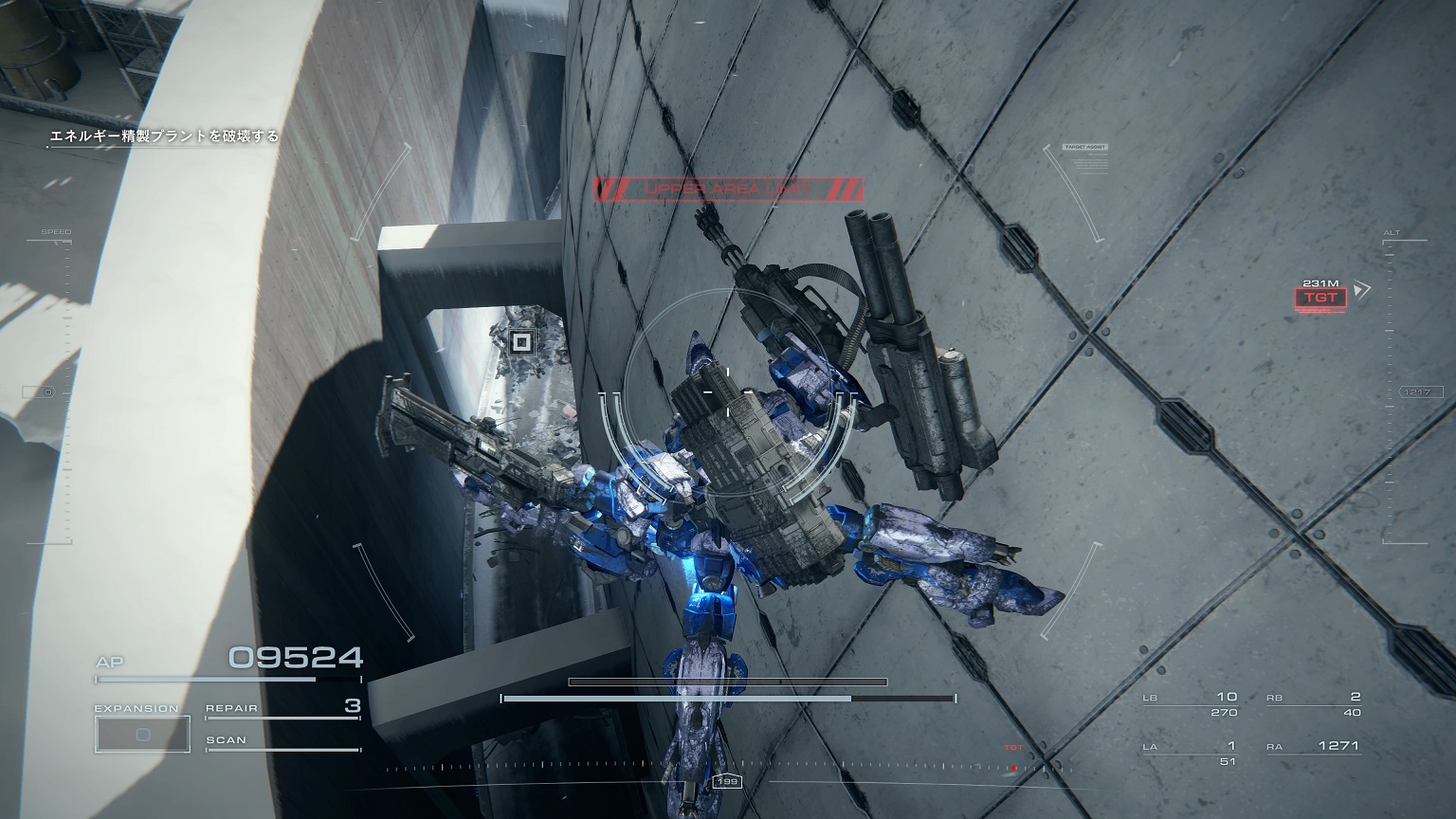
Task: Click the white square enemy lock marker
Action: coord(519,342)
